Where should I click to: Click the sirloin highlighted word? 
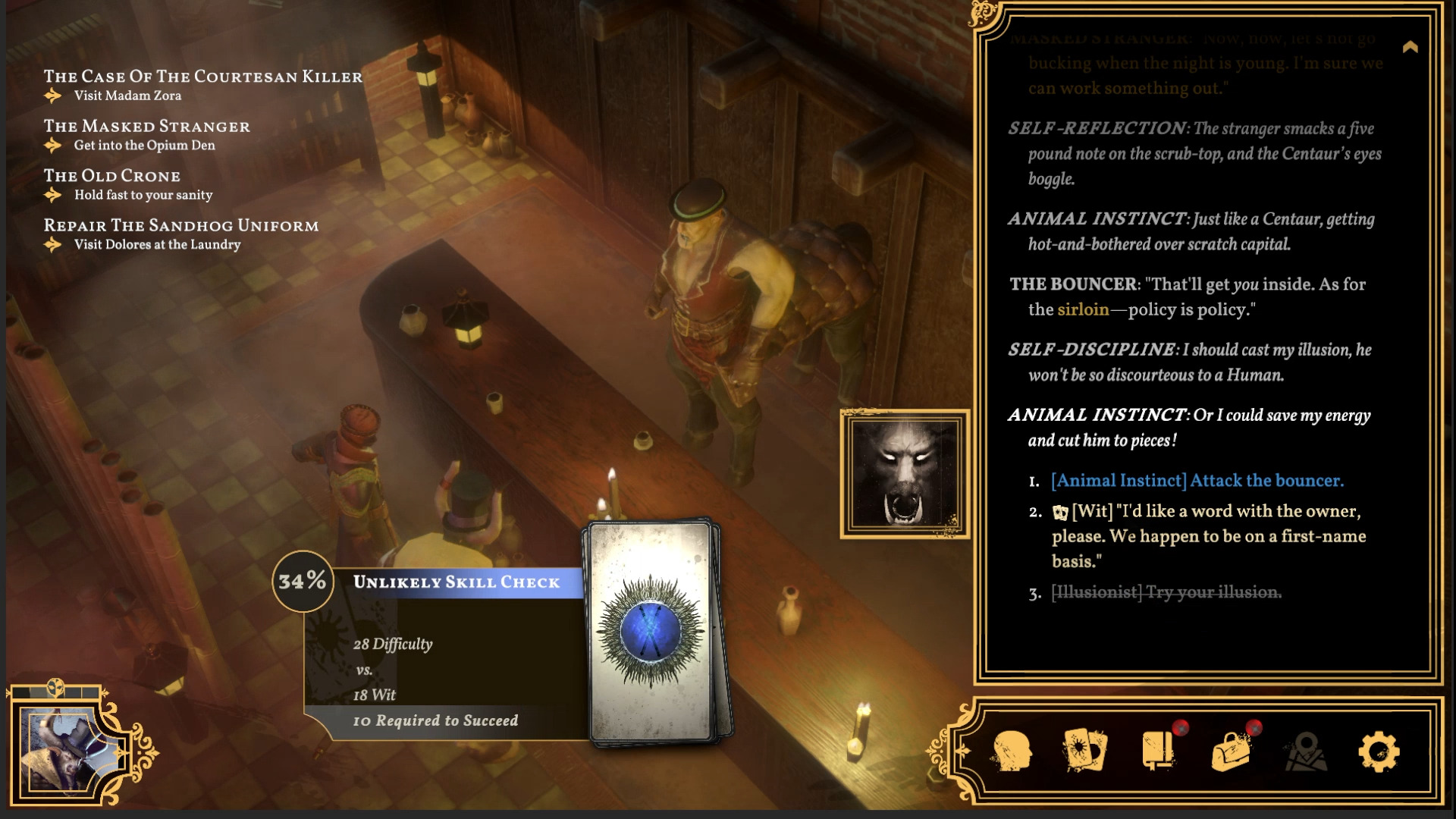coord(1082,309)
